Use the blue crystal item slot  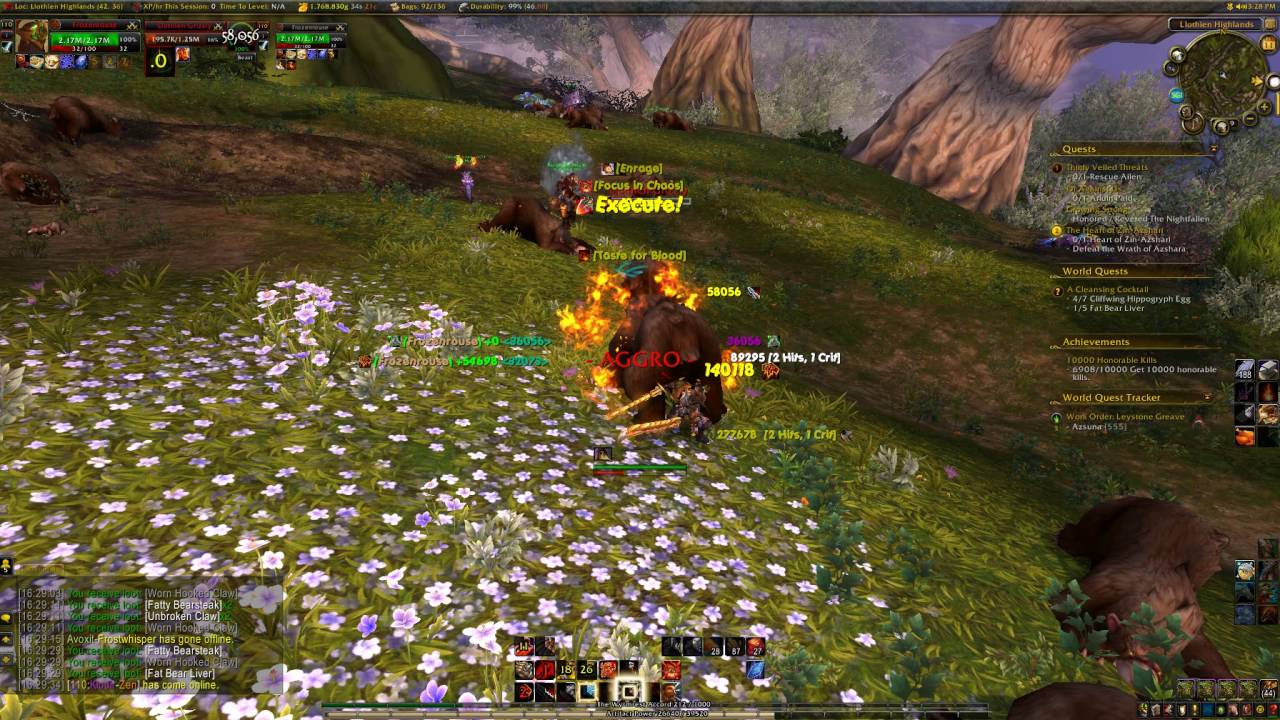tap(755, 670)
